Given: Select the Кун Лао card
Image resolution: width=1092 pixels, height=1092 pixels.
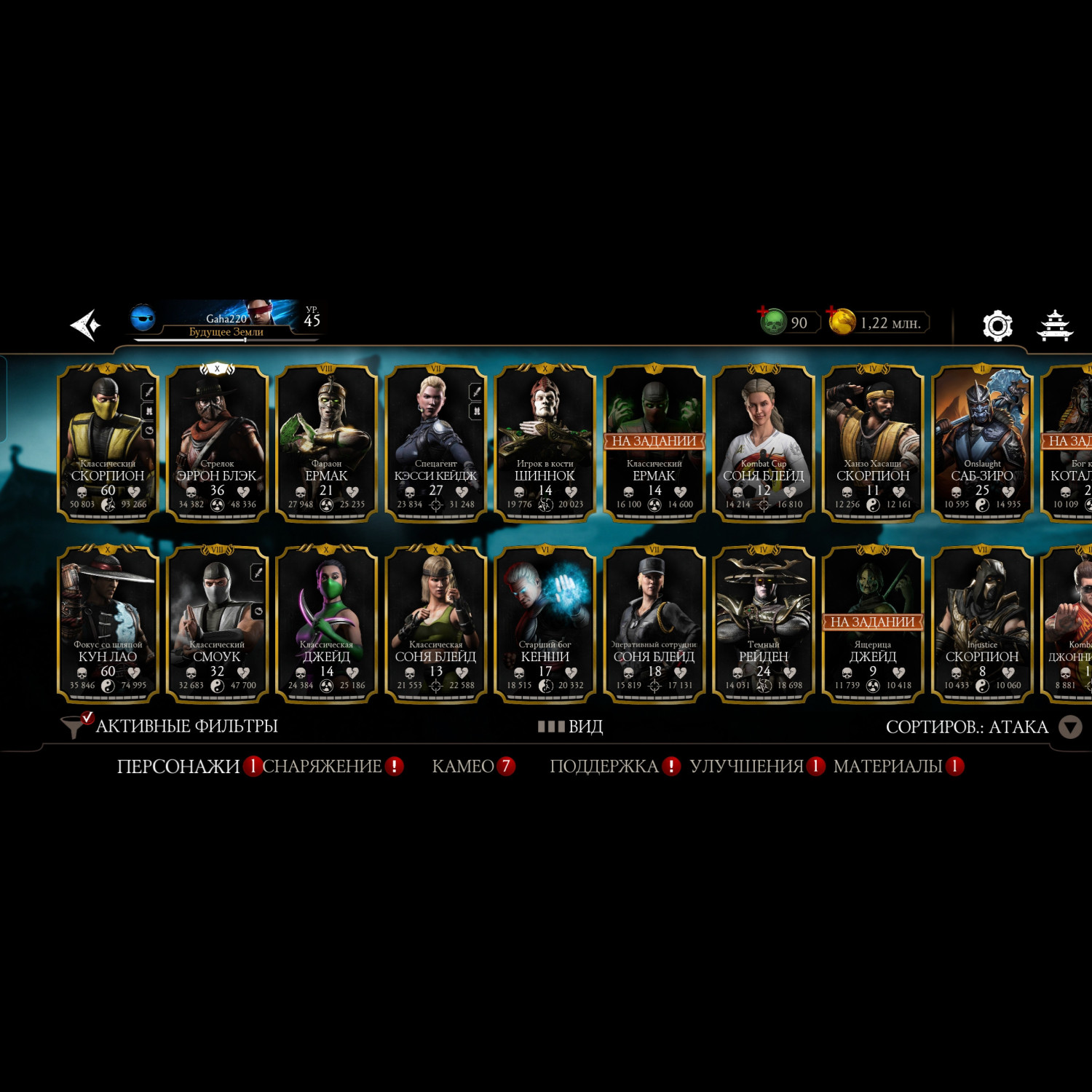Looking at the screenshot, I should point(108,624).
